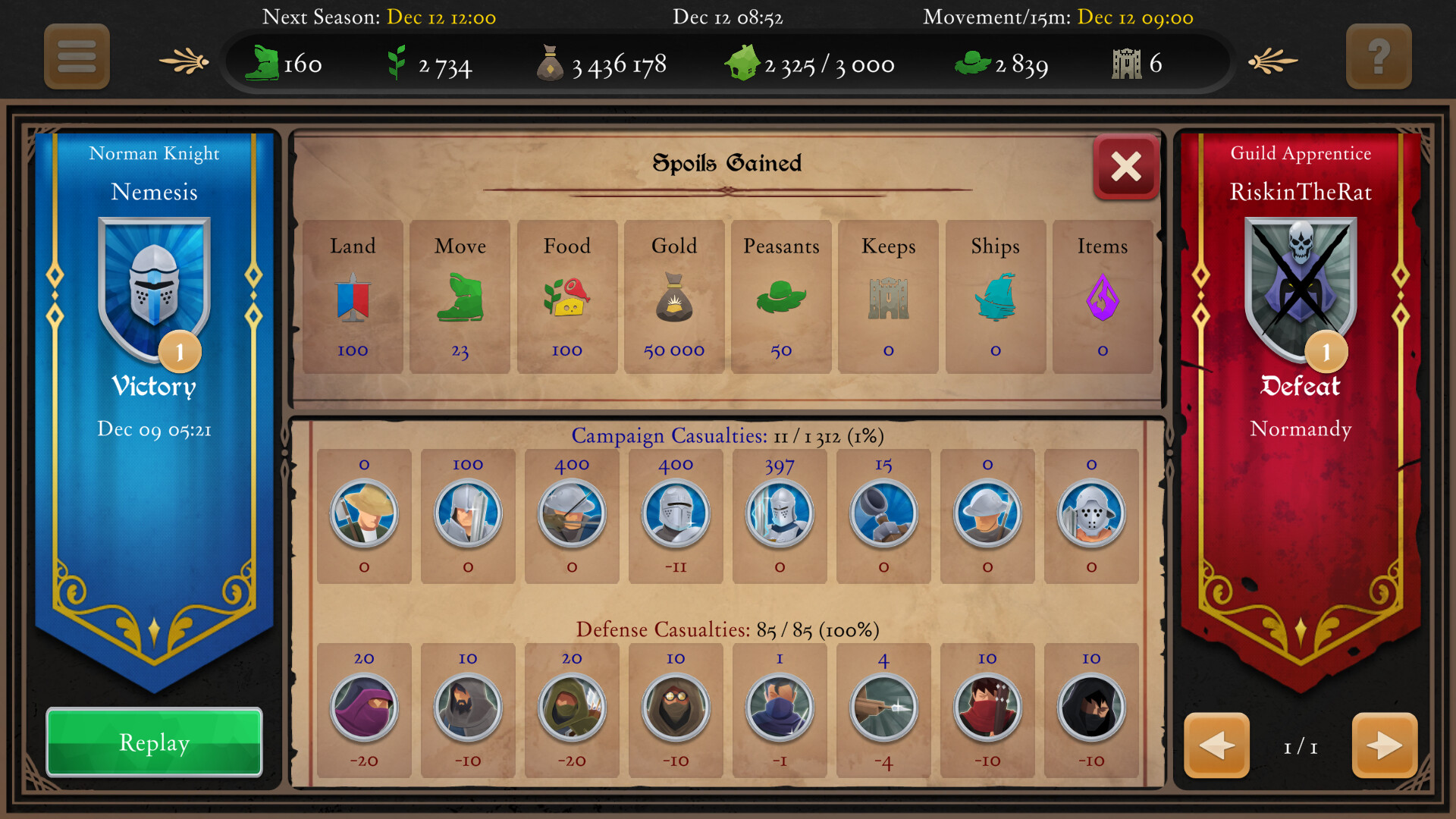Open the hamburger menu in the top-left corner

76,57
